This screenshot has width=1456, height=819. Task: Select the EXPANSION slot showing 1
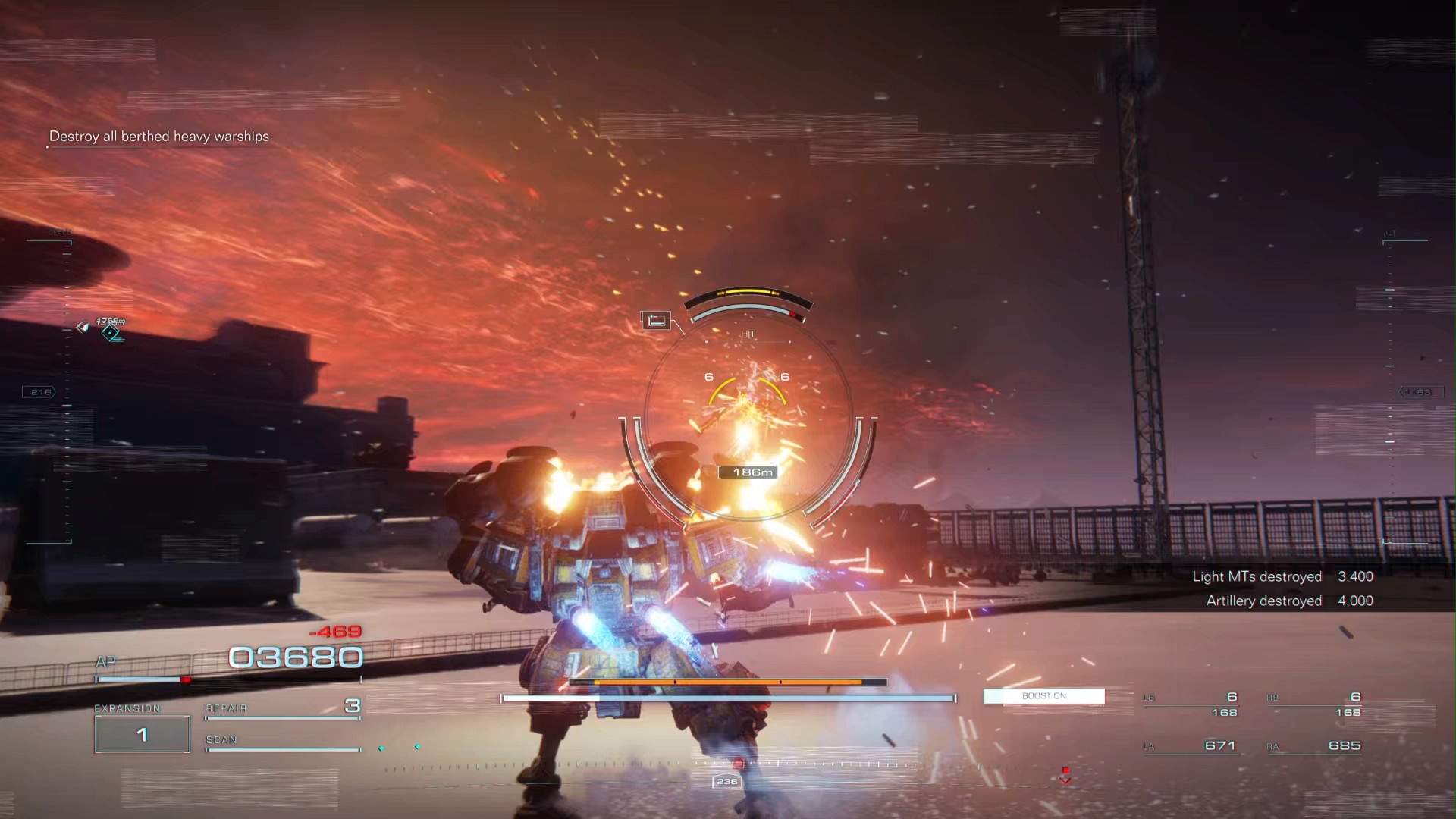(142, 733)
